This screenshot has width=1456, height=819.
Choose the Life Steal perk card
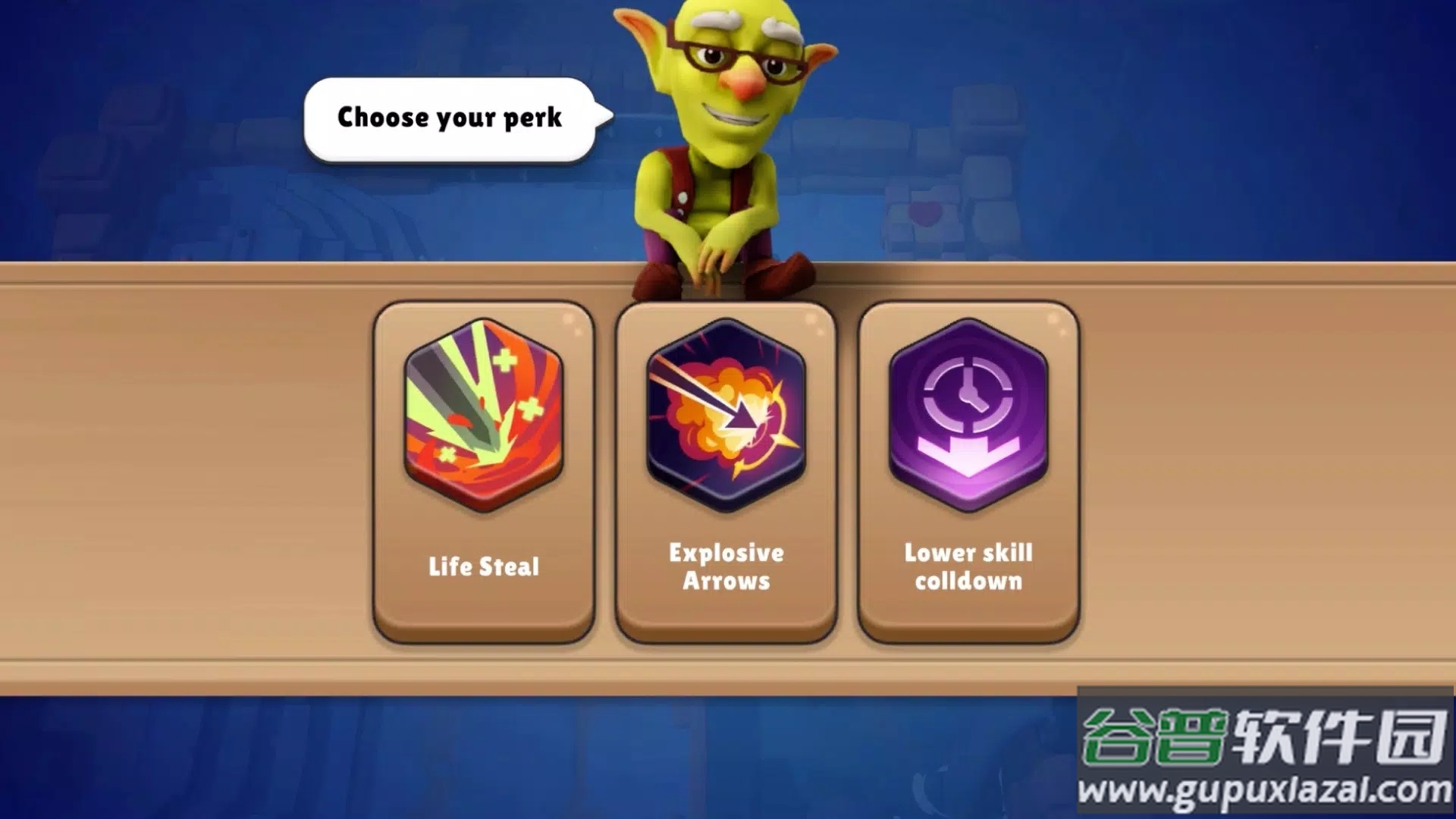483,472
